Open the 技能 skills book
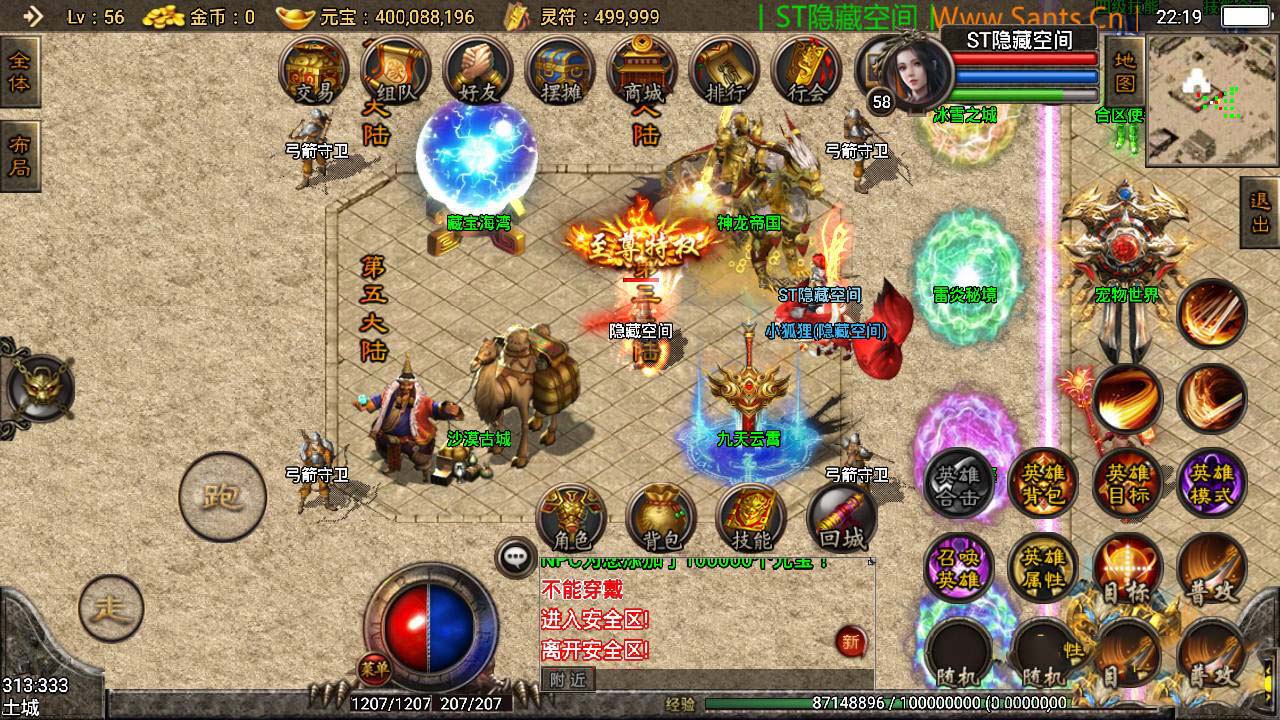 click(x=751, y=520)
